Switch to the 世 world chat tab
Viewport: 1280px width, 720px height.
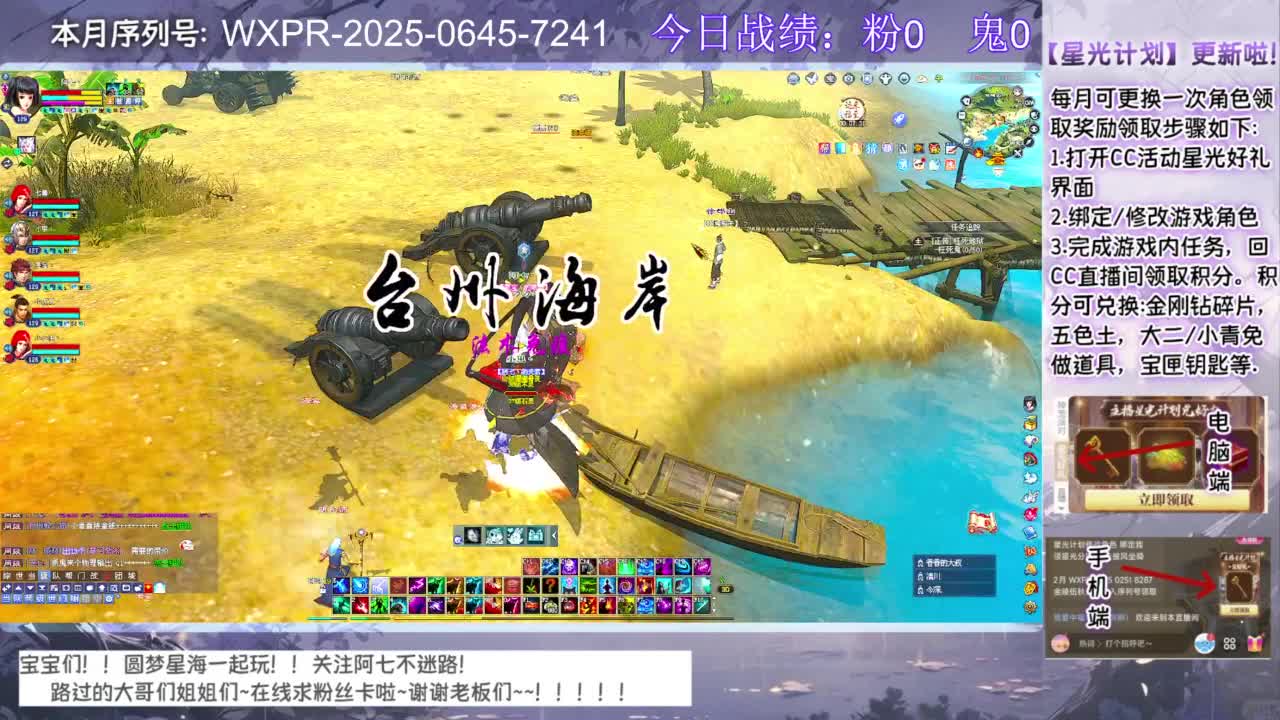[x=18, y=576]
